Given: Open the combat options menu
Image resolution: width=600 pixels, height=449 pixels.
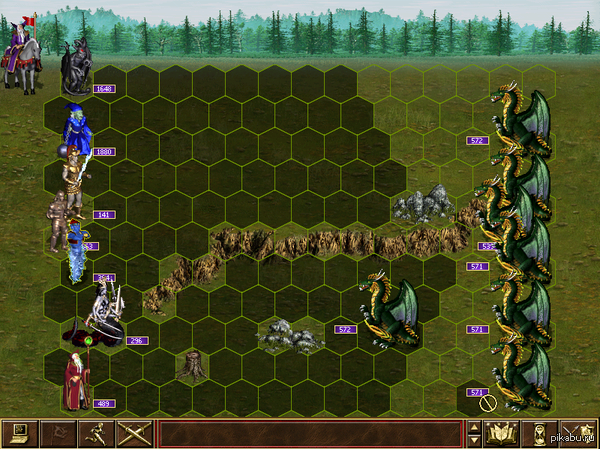Looking at the screenshot, I should pyautogui.click(x=20, y=433).
